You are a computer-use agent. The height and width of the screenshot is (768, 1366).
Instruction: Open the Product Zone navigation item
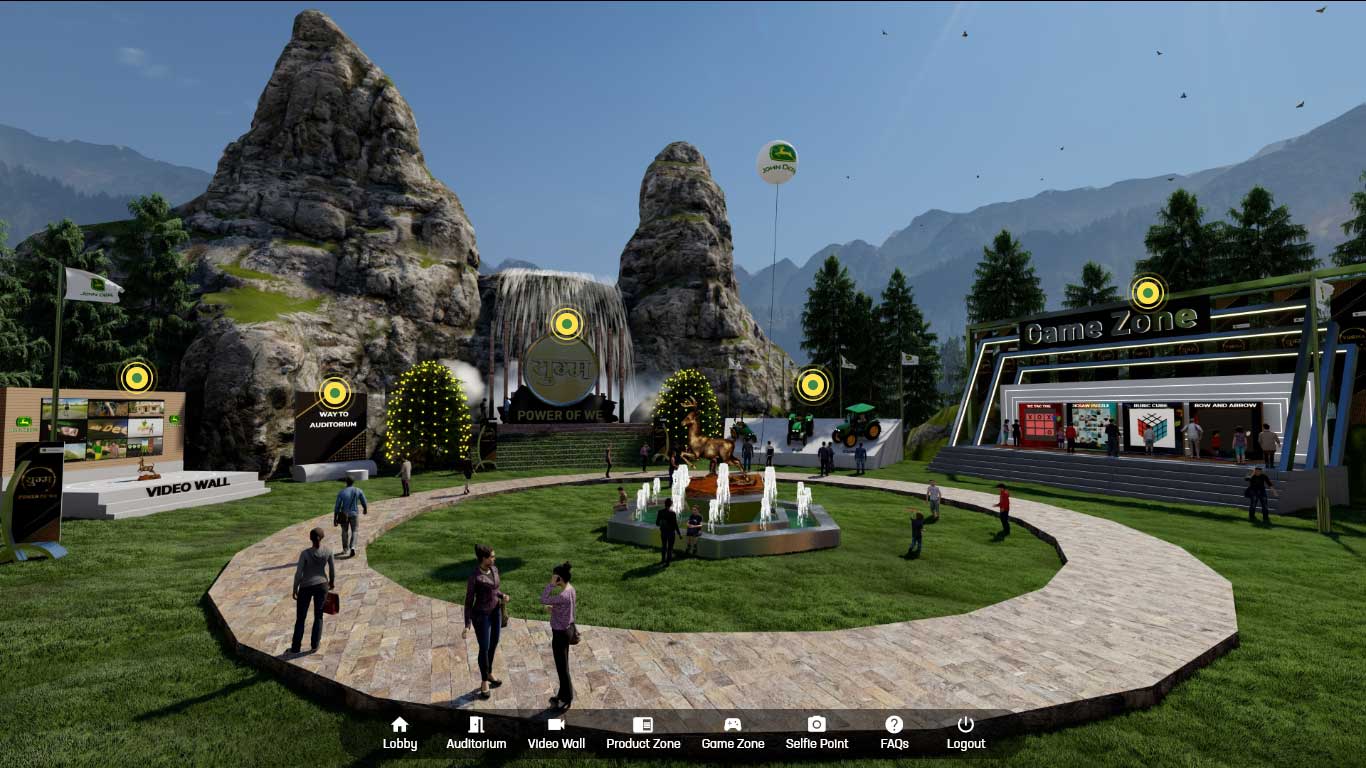pos(643,733)
